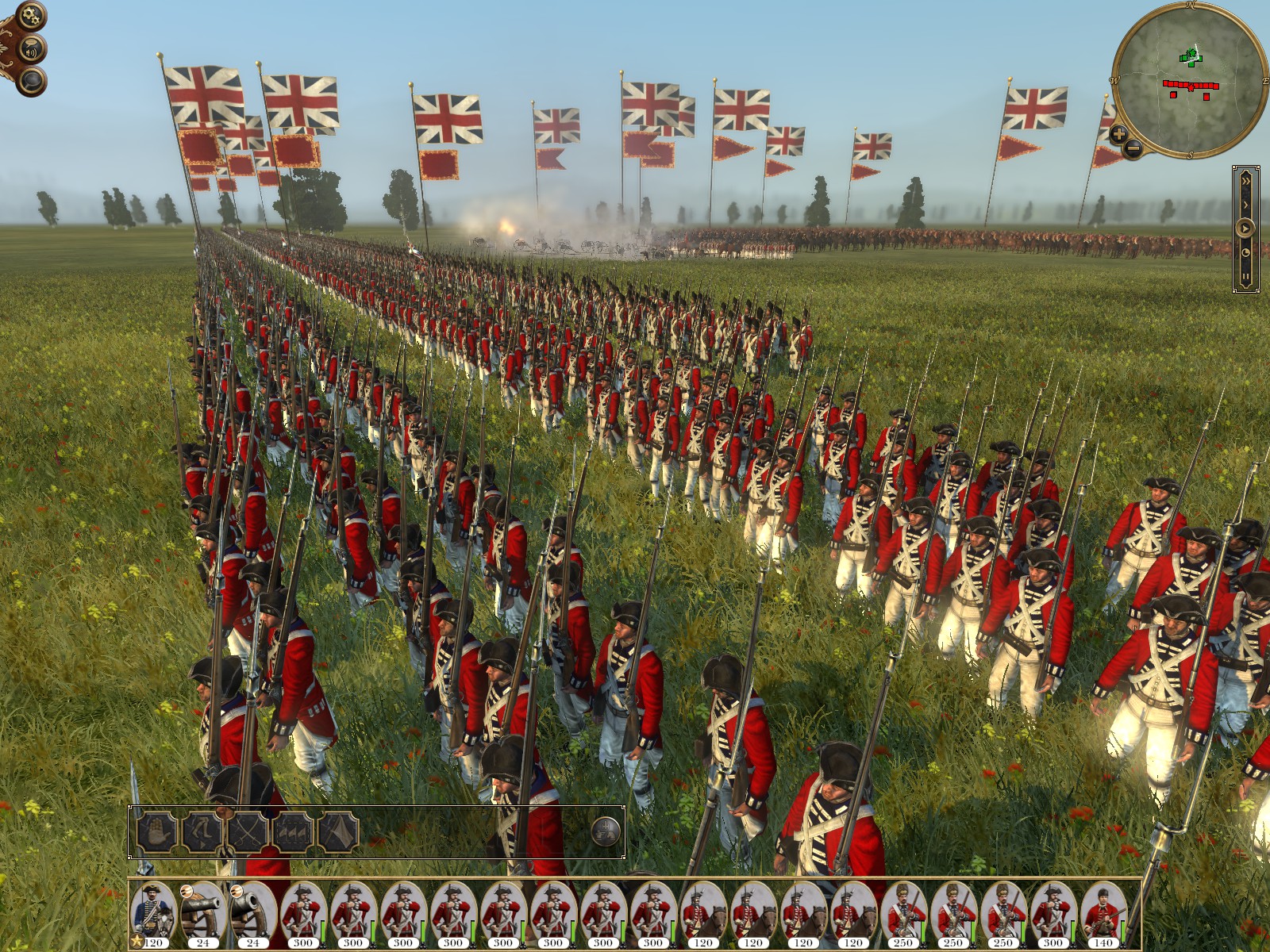Viewport: 1270px width, 952px height.
Task: Click the speech-bubble audio icon top-left
Action: point(32,49)
